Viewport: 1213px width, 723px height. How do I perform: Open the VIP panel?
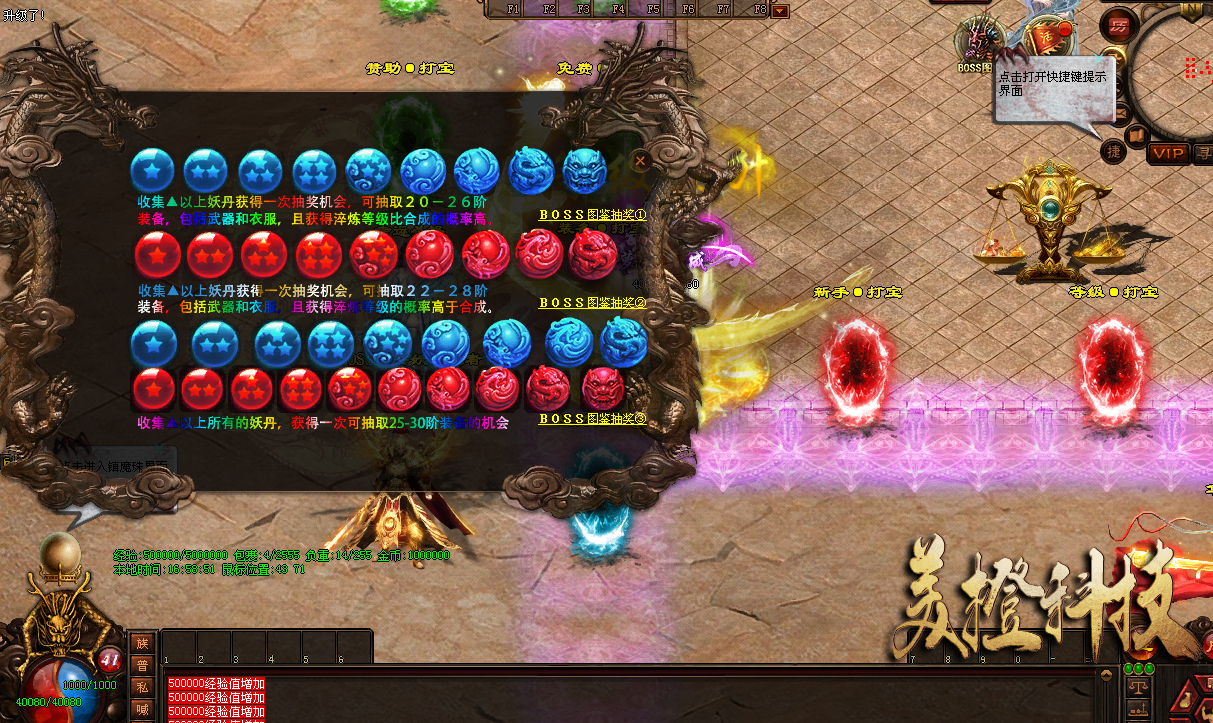[x=1168, y=153]
